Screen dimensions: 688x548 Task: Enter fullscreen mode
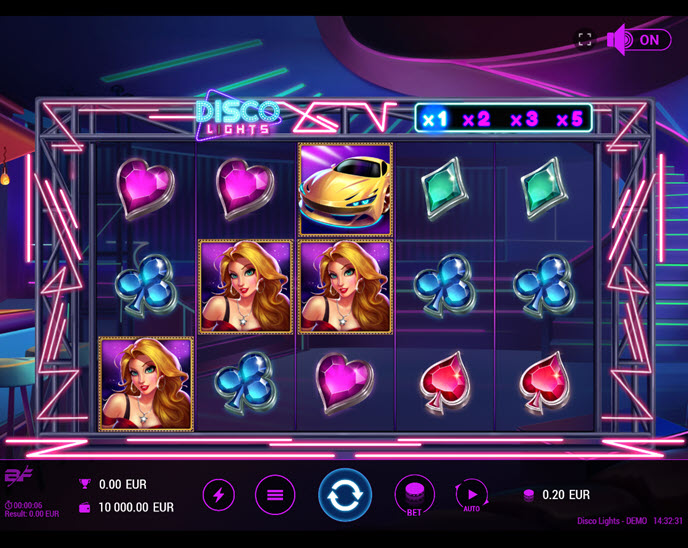585,40
